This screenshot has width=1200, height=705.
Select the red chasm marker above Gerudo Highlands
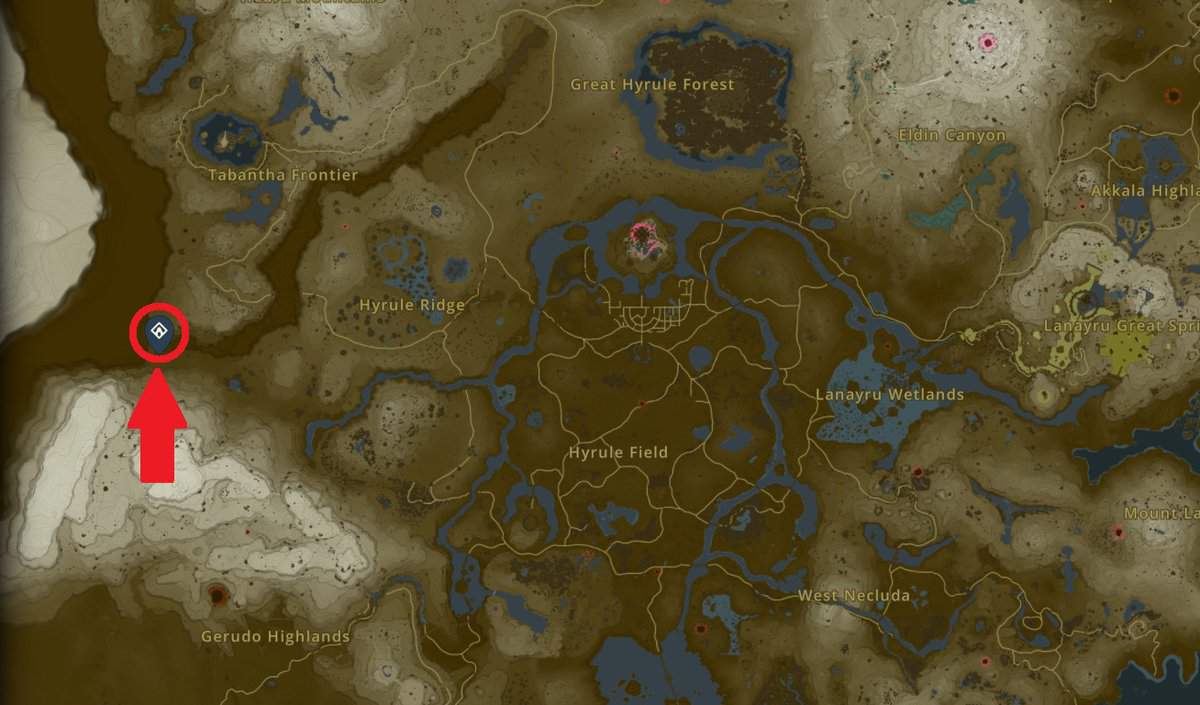[217, 596]
